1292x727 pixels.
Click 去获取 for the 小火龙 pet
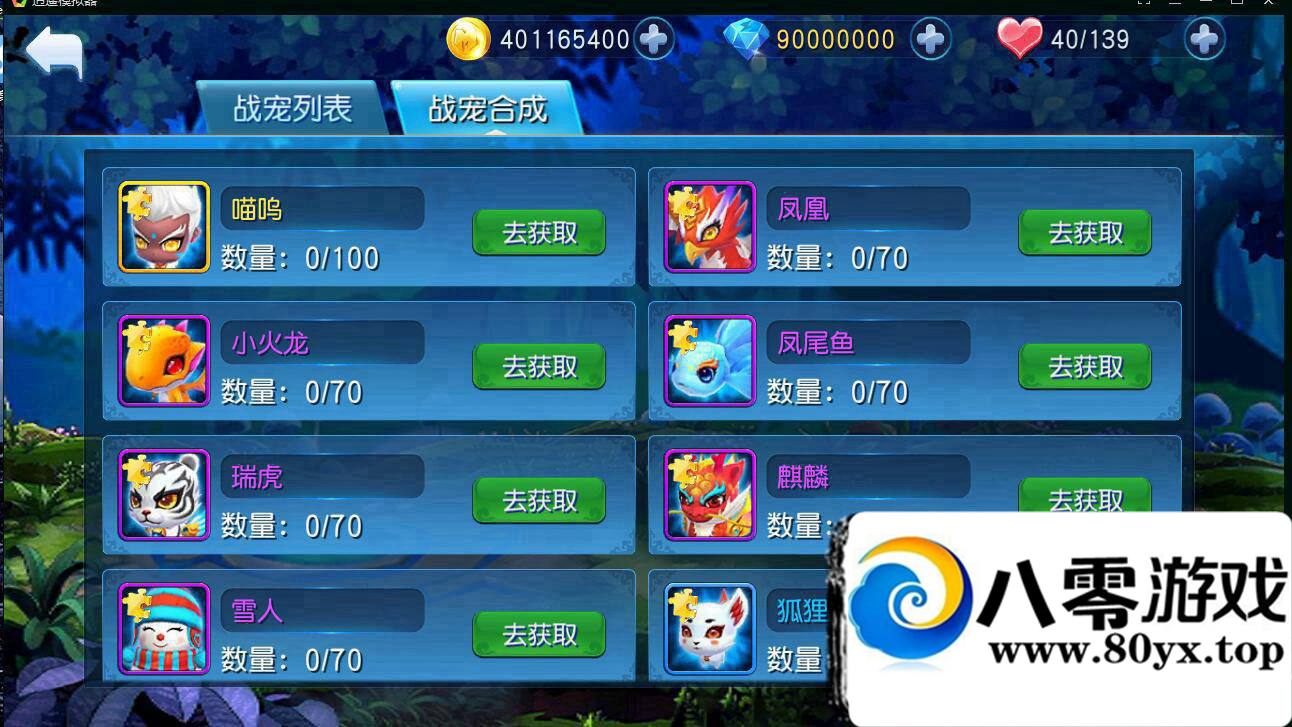[539, 367]
